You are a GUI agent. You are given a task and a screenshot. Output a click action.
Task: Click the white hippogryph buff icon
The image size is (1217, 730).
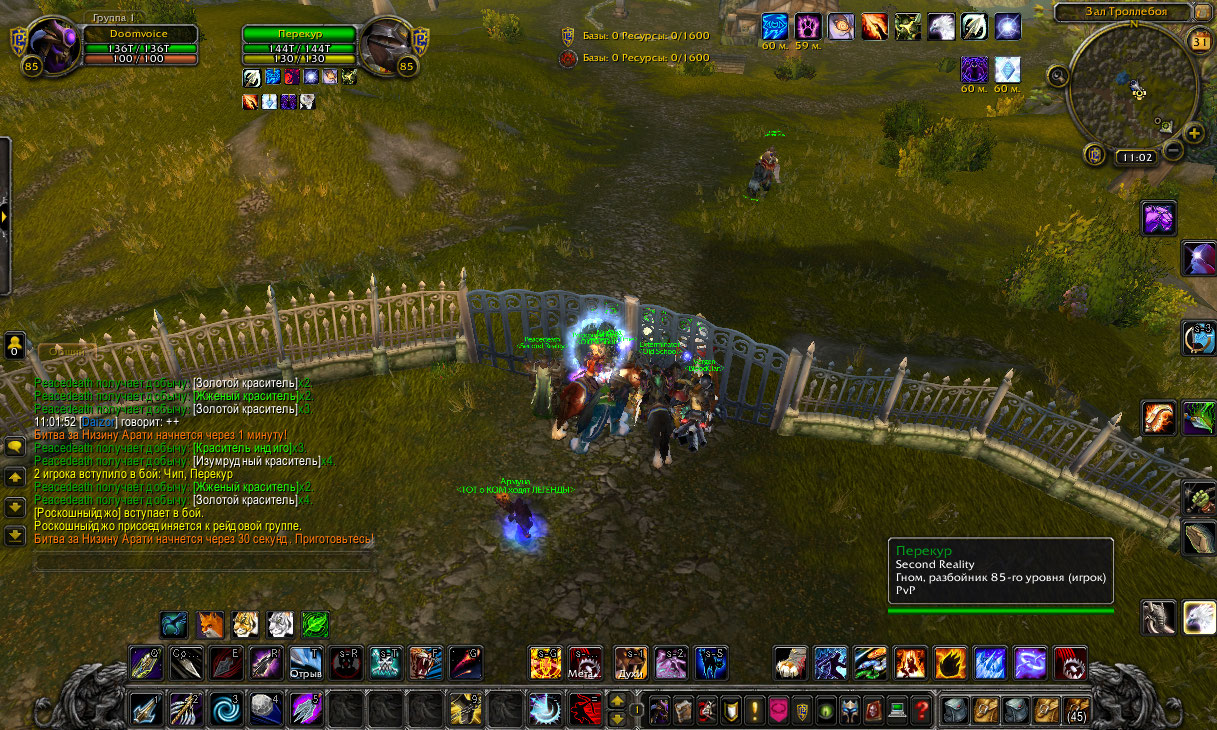click(941, 26)
